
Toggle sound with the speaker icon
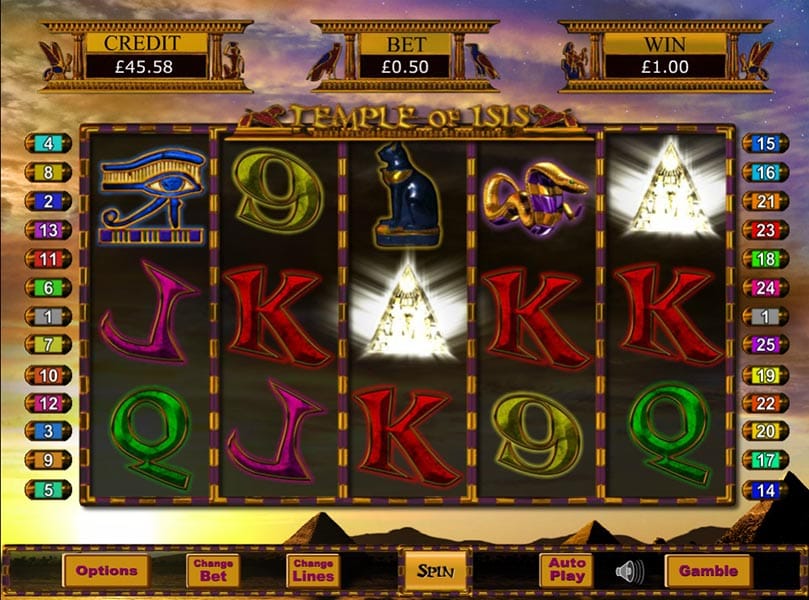pyautogui.click(x=628, y=572)
